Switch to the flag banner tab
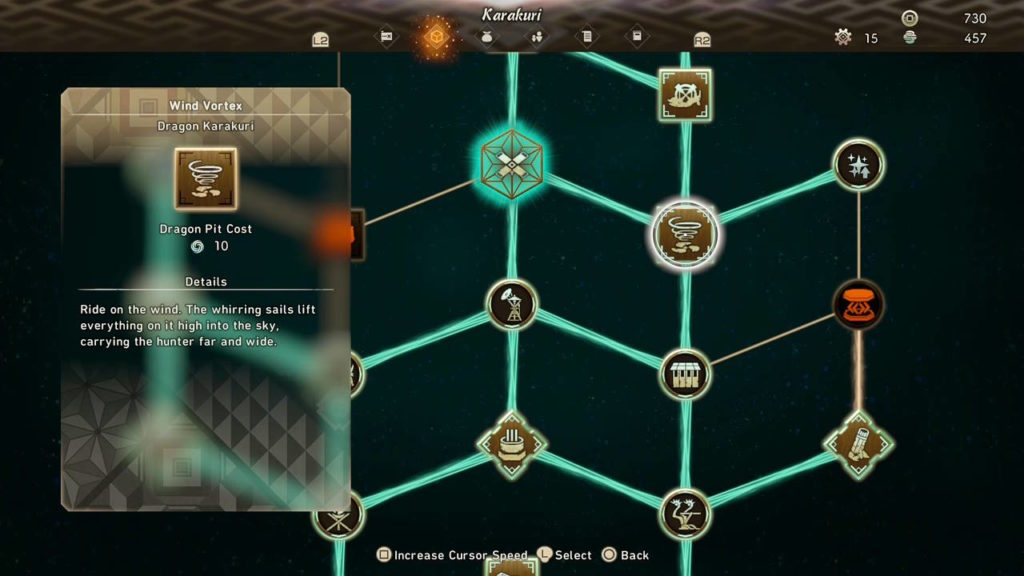This screenshot has height=576, width=1024. [x=386, y=37]
